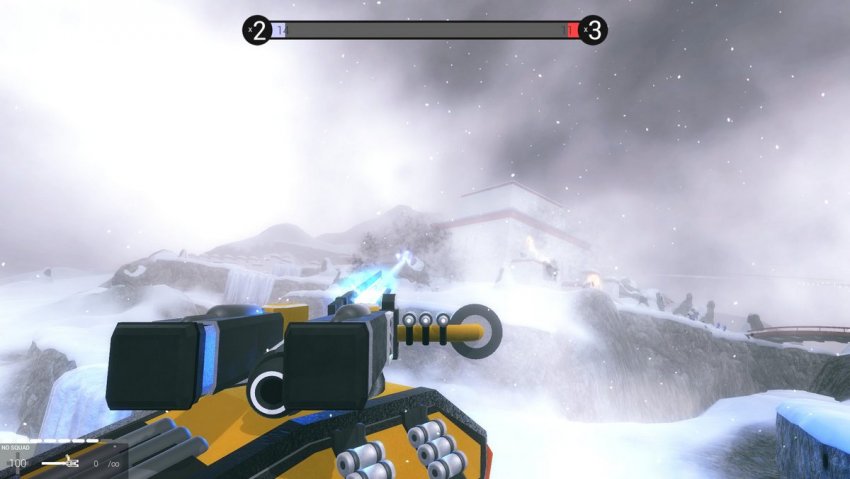
Task: Select the weapon icon beside the ammo count
Action: pos(61,463)
